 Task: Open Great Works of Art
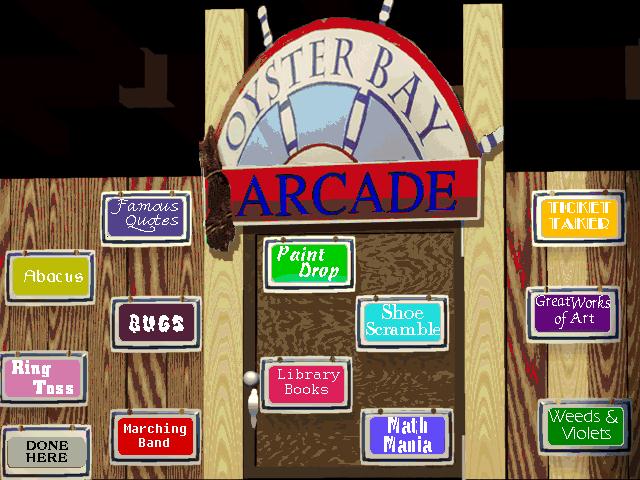[x=573, y=311]
